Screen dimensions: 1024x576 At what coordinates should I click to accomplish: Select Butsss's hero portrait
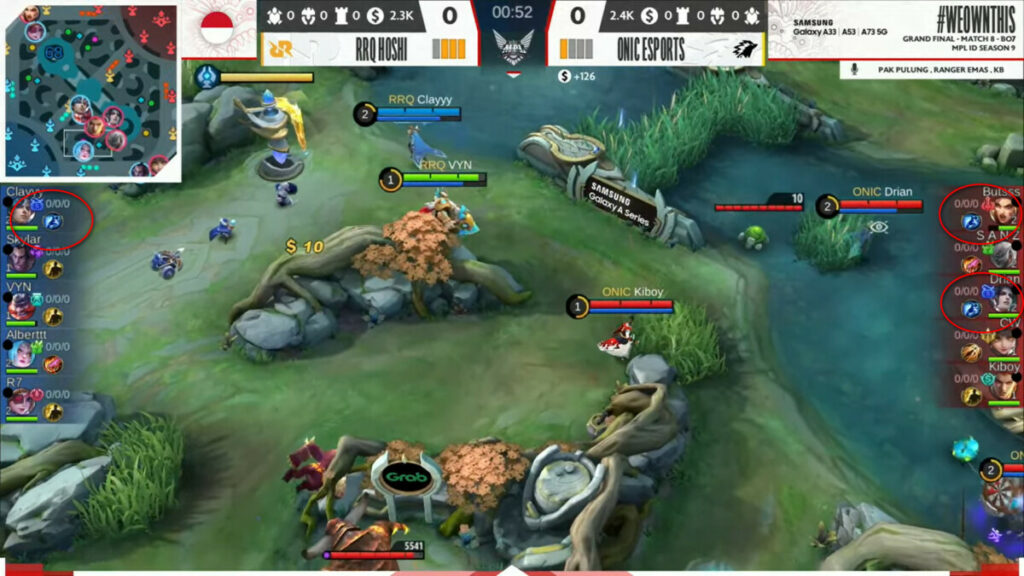click(1003, 213)
